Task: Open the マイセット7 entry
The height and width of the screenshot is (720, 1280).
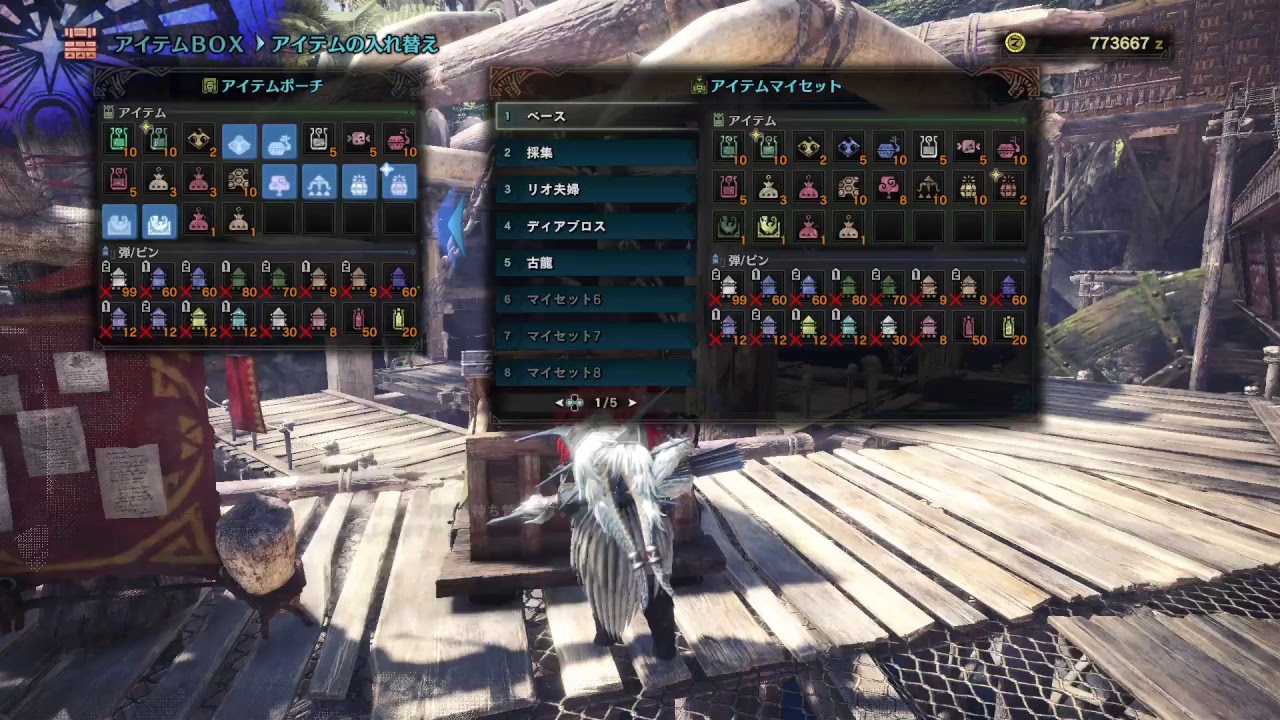Action: [596, 336]
